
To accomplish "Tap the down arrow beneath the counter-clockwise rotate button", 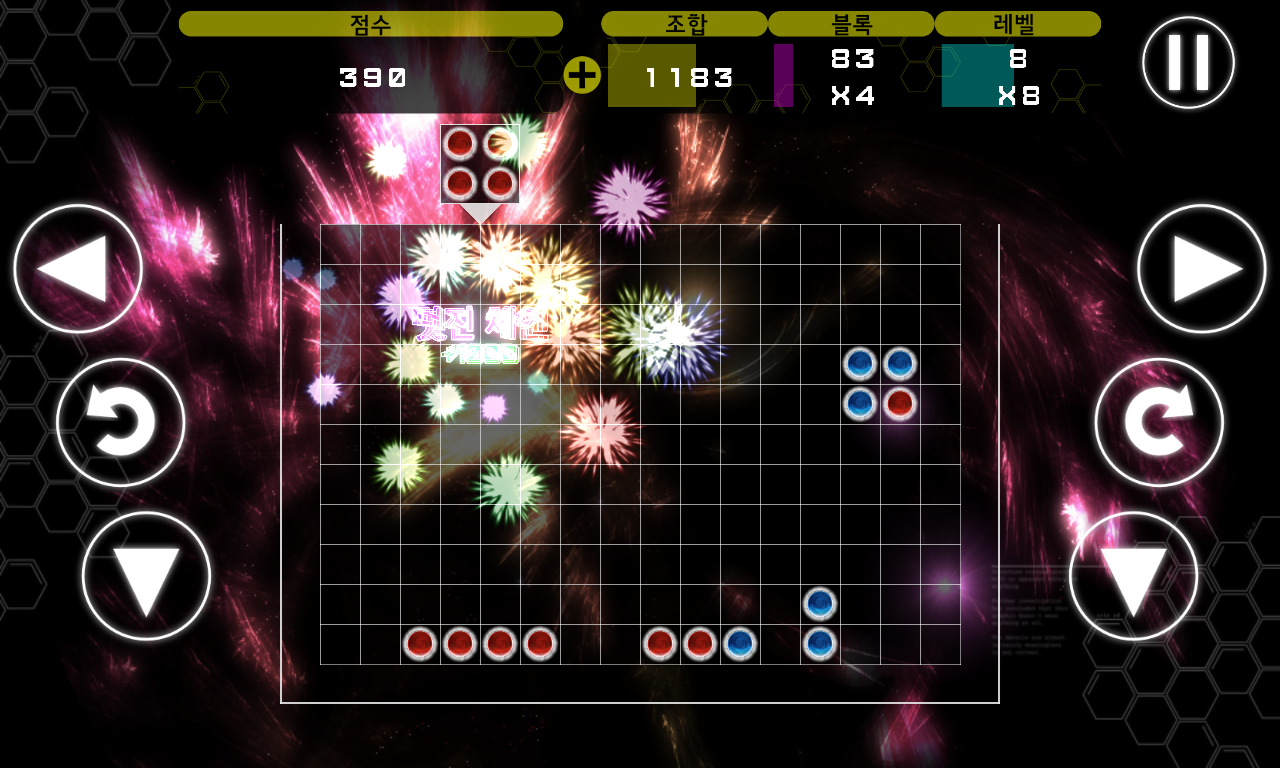I will point(146,576).
